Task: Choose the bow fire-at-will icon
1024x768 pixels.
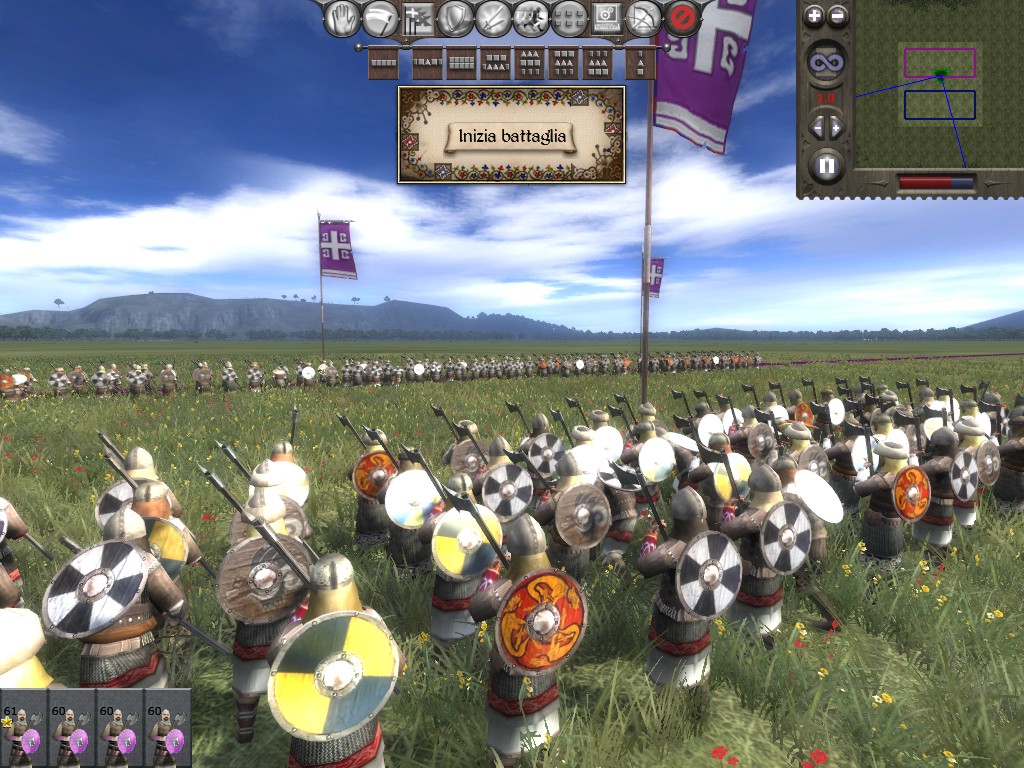Action: [x=645, y=18]
